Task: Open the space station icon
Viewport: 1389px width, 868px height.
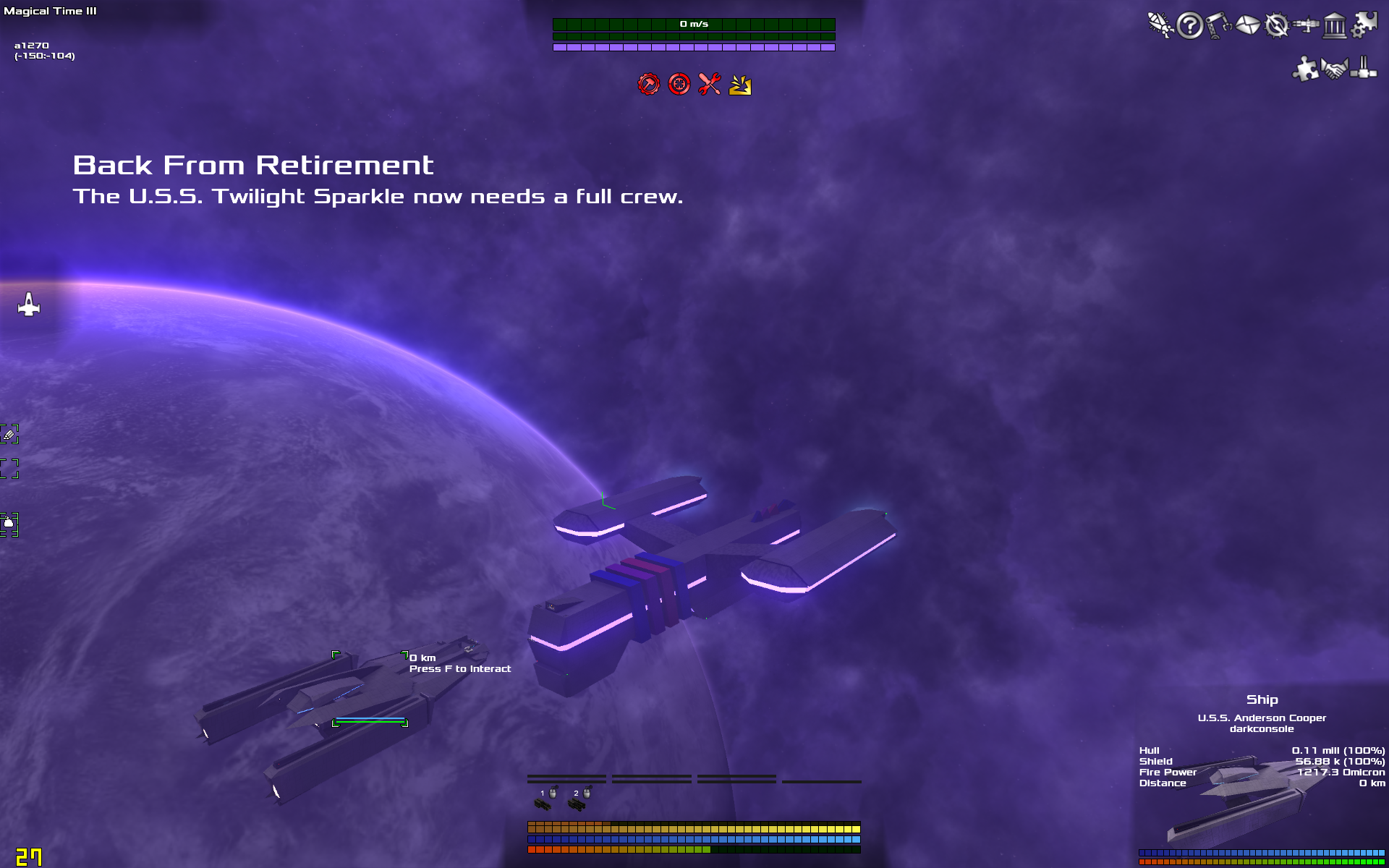Action: click(1306, 25)
